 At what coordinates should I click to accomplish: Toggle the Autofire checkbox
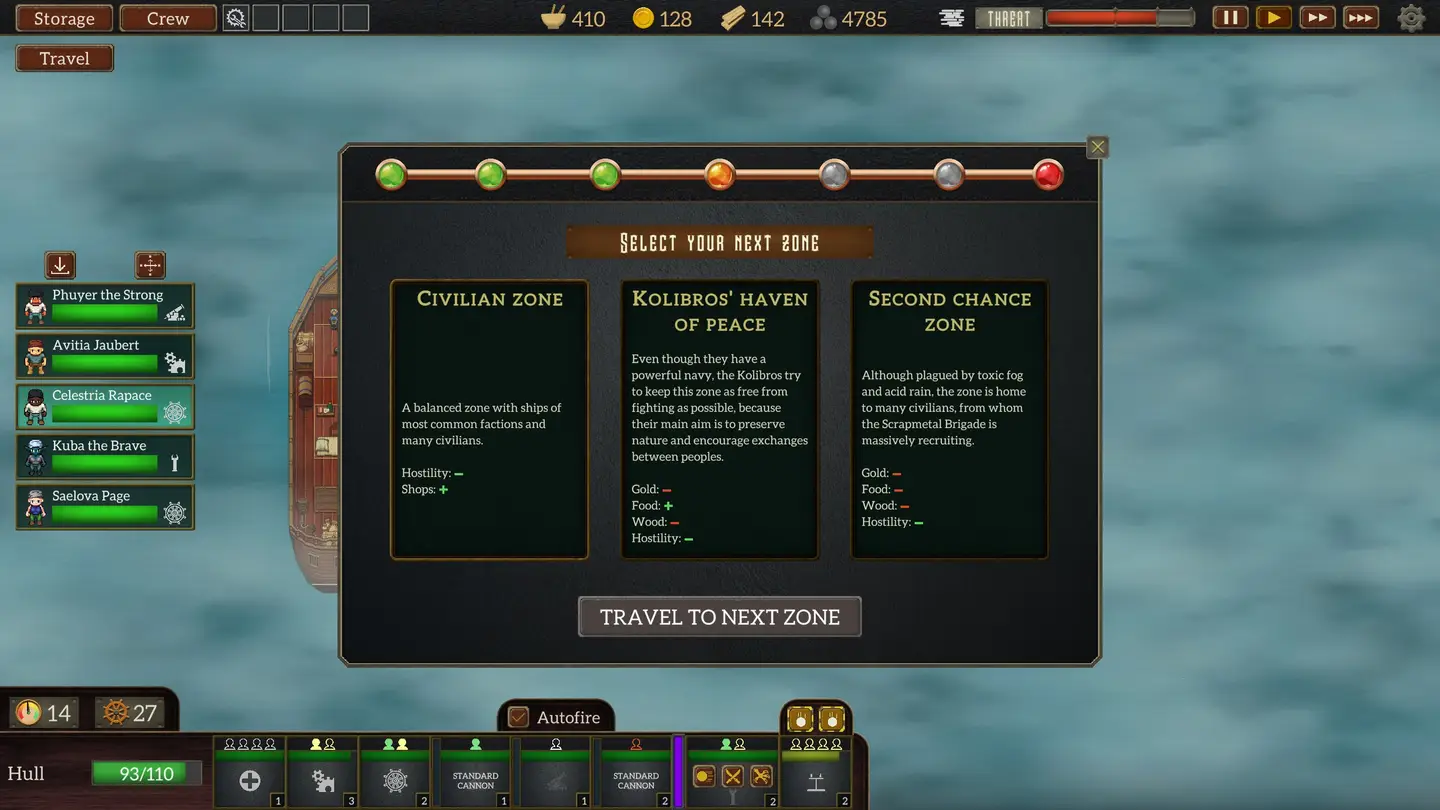click(518, 717)
